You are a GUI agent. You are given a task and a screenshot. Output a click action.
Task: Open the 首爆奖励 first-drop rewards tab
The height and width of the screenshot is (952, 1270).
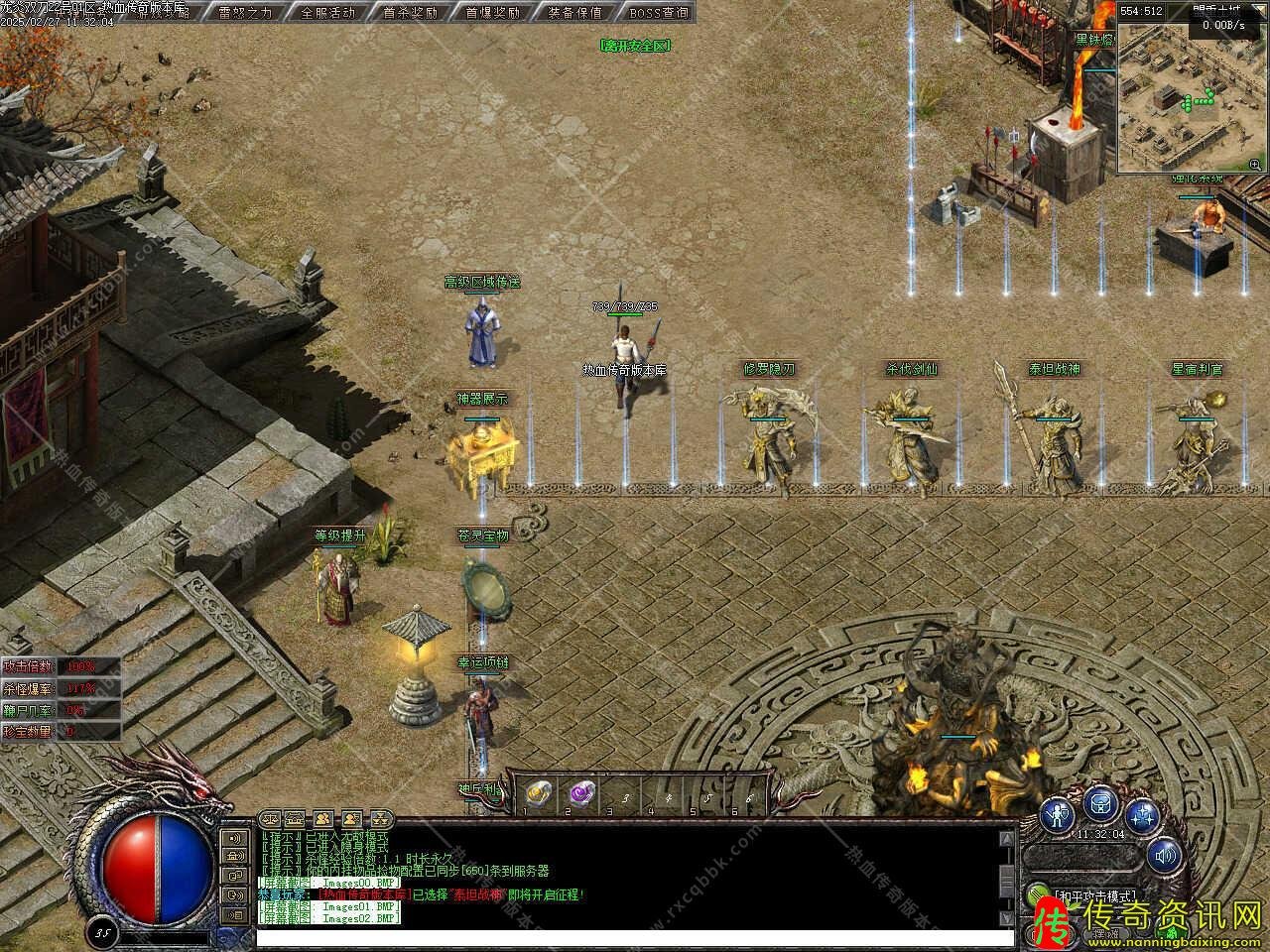[493, 13]
